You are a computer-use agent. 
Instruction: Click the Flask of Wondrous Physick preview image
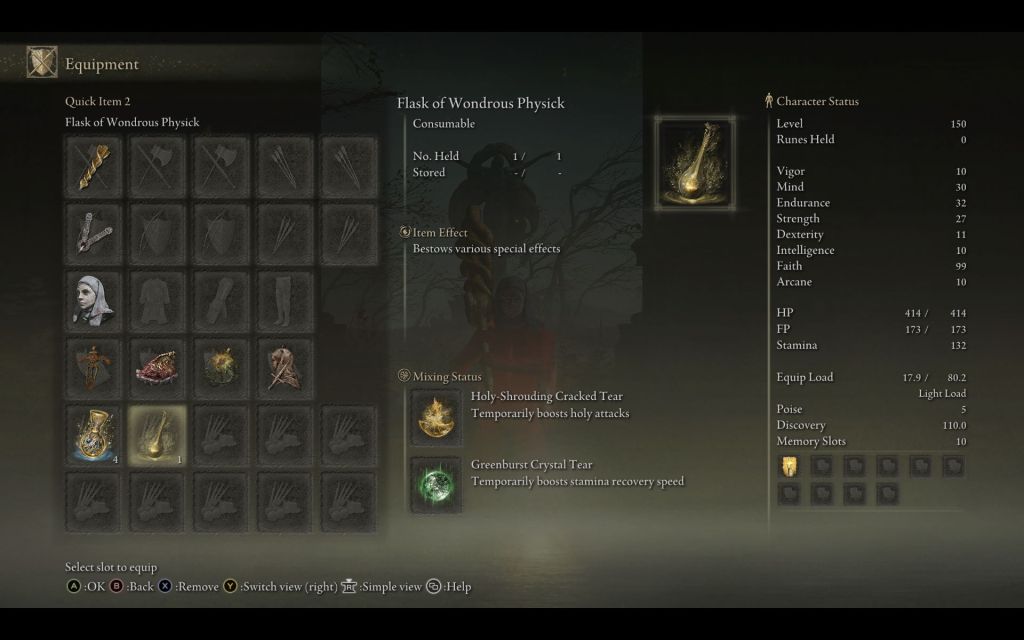tap(694, 163)
